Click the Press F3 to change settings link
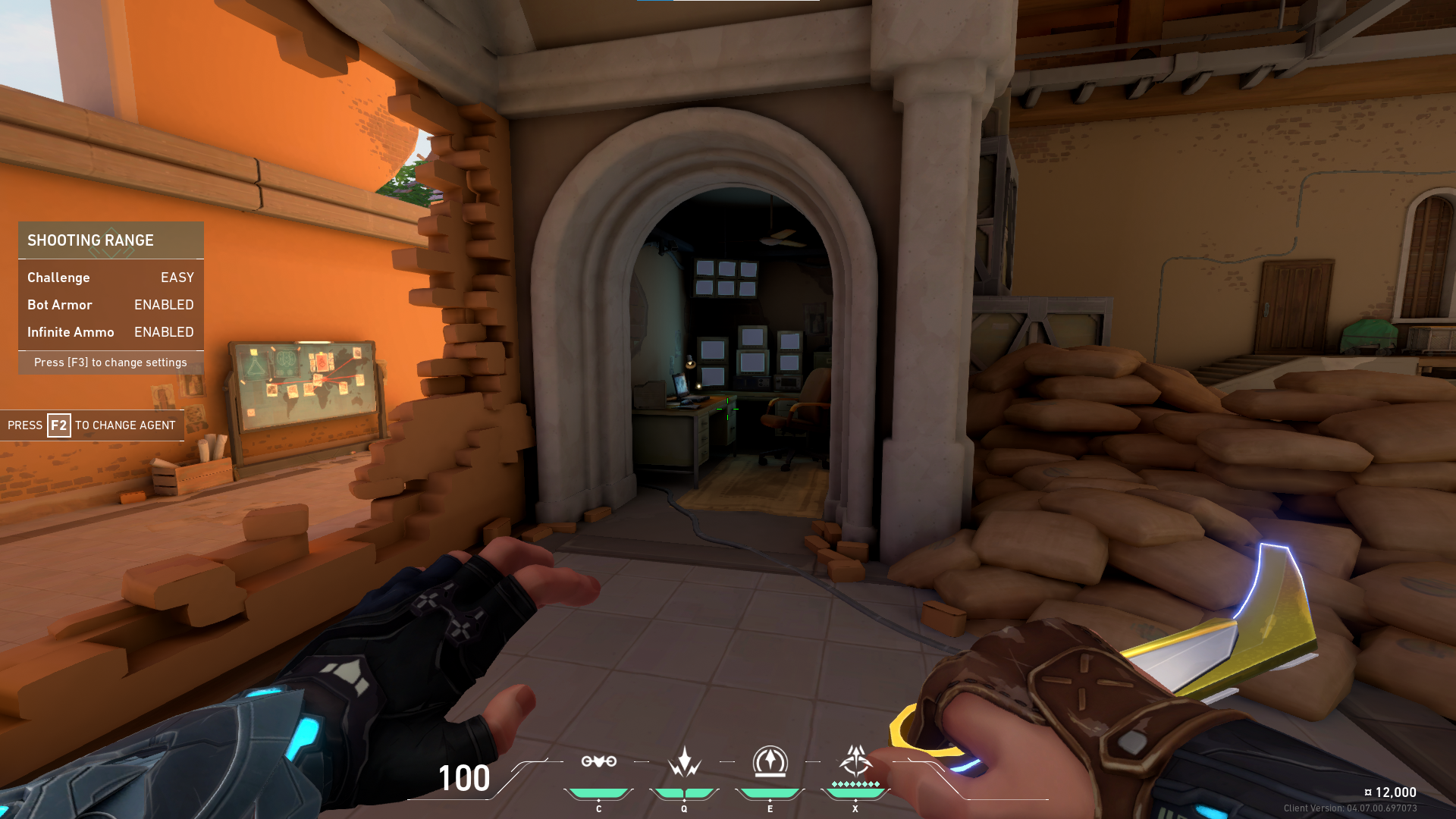 coord(110,362)
